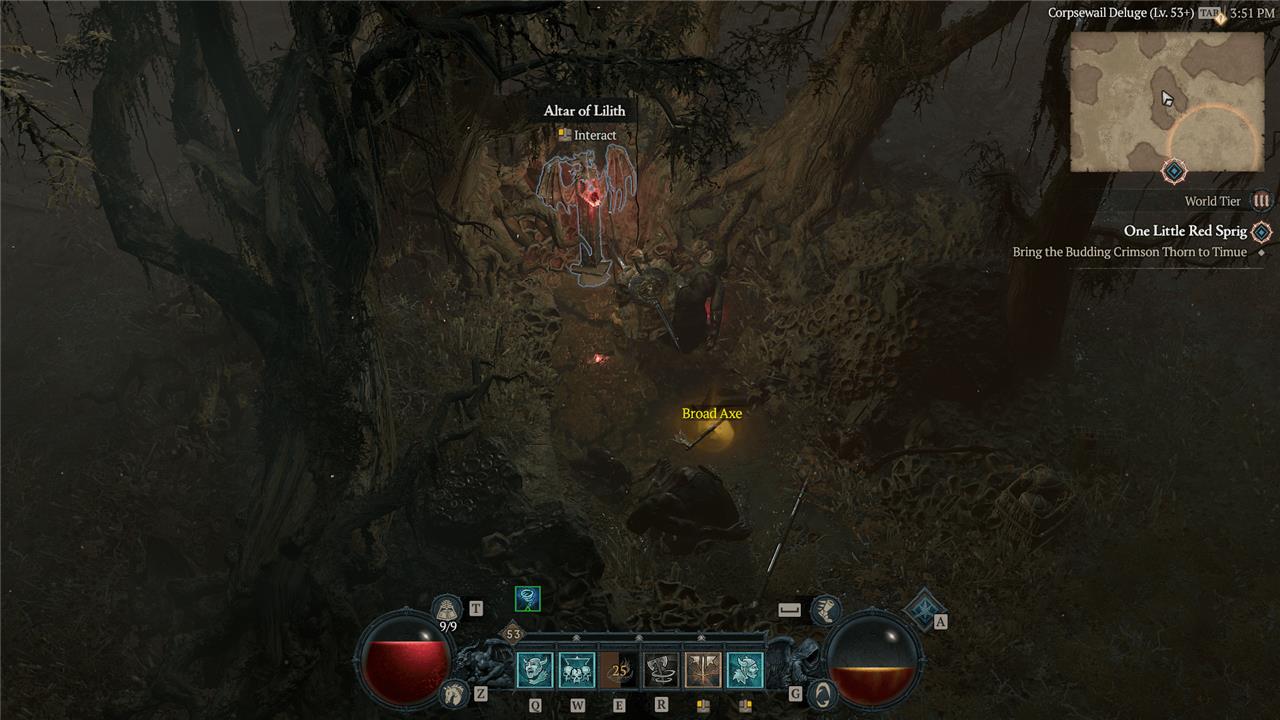Screen dimensions: 1280x720
Task: Click the swirl icon beside the resource orb
Action: 821,692
